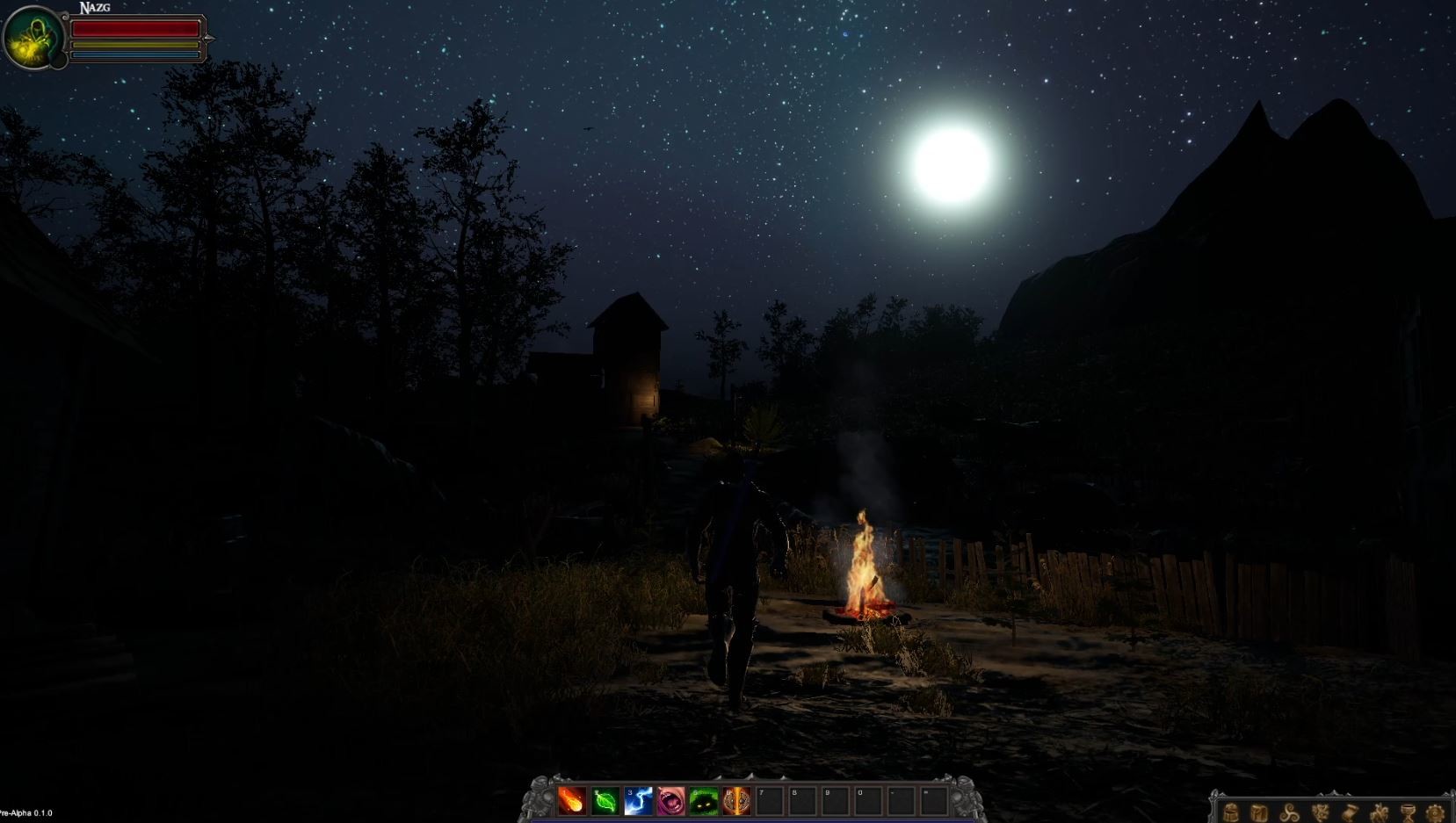Viewport: 1456px width, 823px height.
Task: Select the green leaf healing spell
Action: (605, 800)
